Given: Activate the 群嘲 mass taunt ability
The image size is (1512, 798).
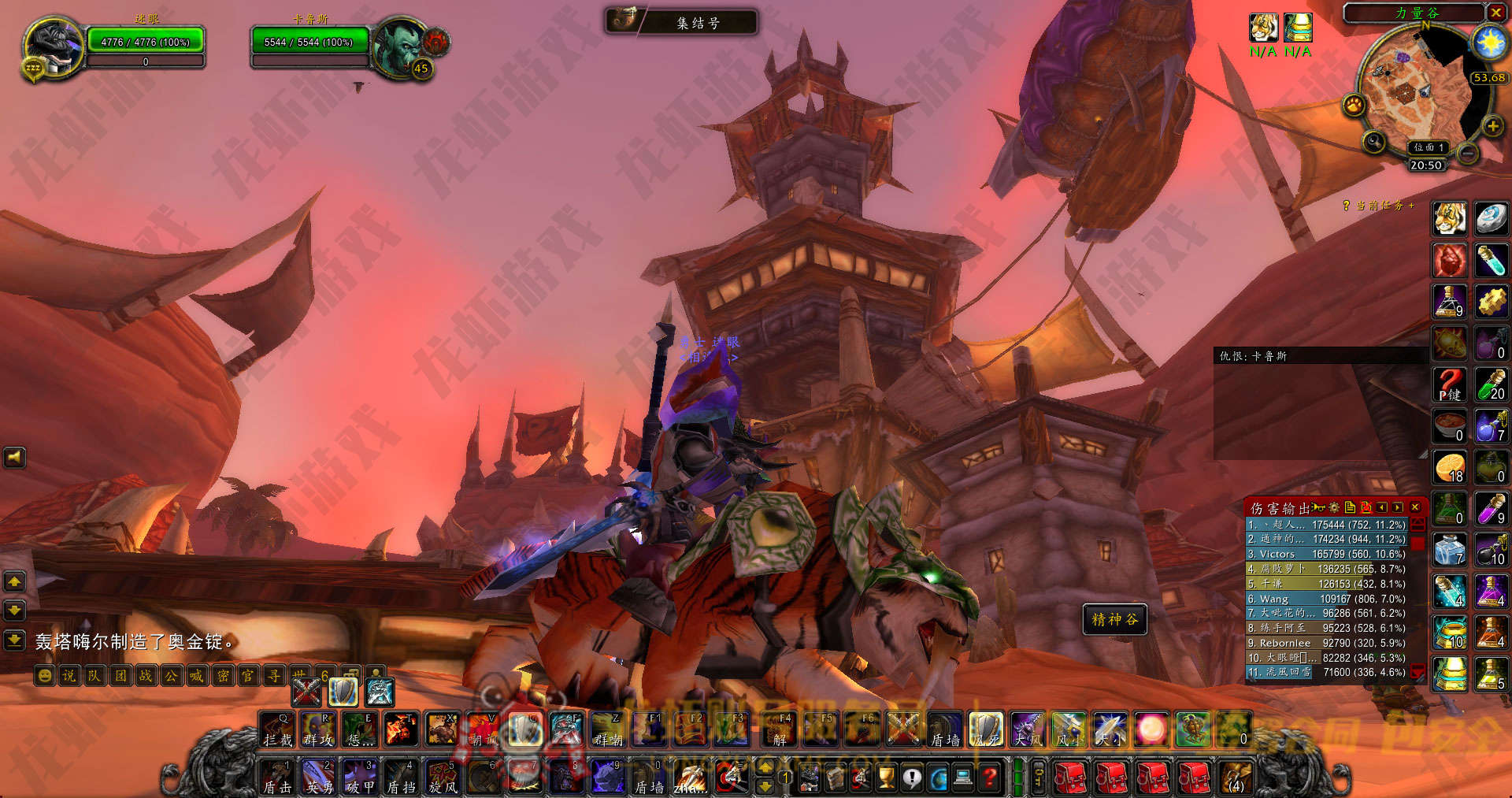Looking at the screenshot, I should tap(608, 729).
